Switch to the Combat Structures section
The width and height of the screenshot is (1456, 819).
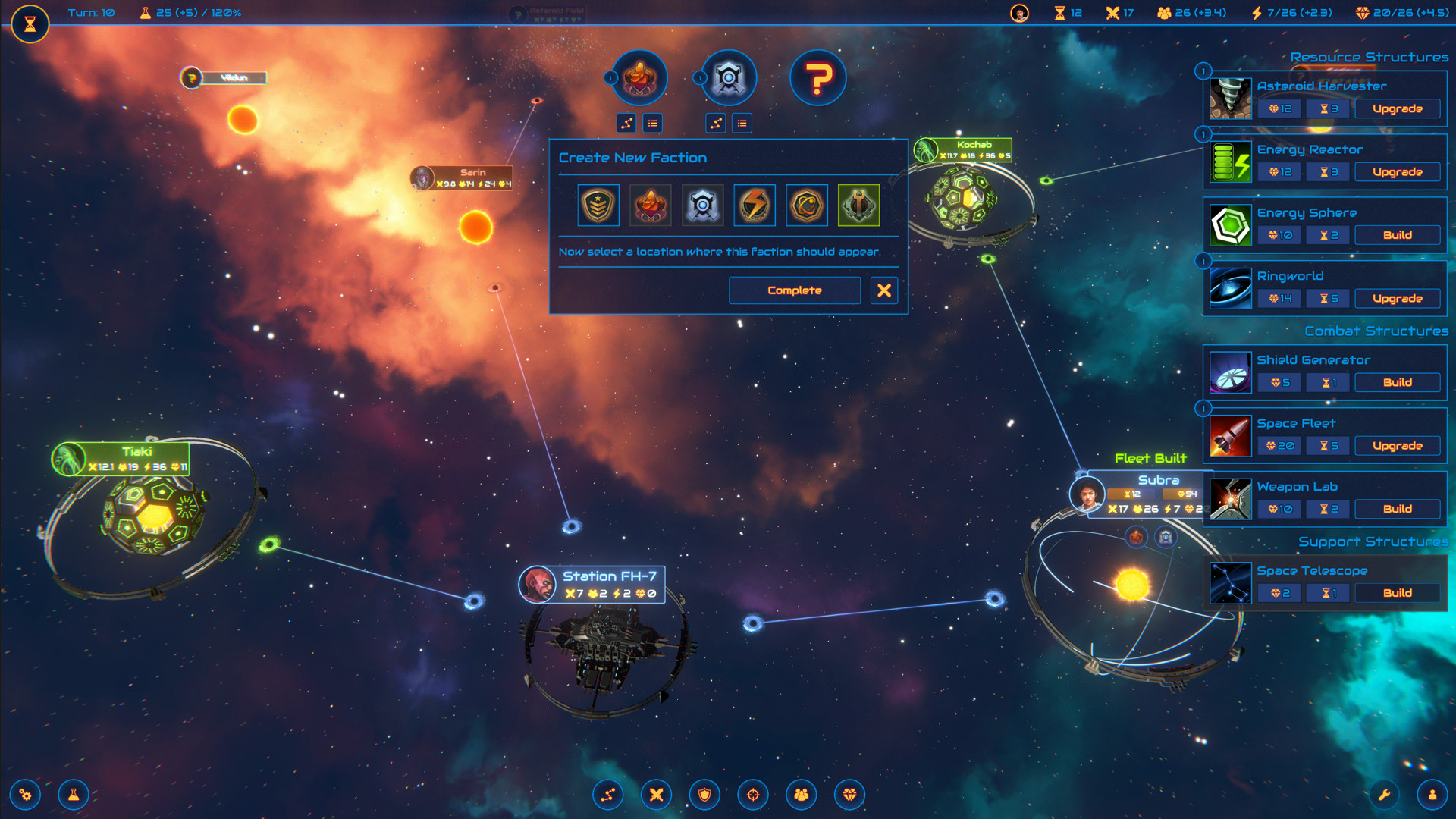(1376, 331)
